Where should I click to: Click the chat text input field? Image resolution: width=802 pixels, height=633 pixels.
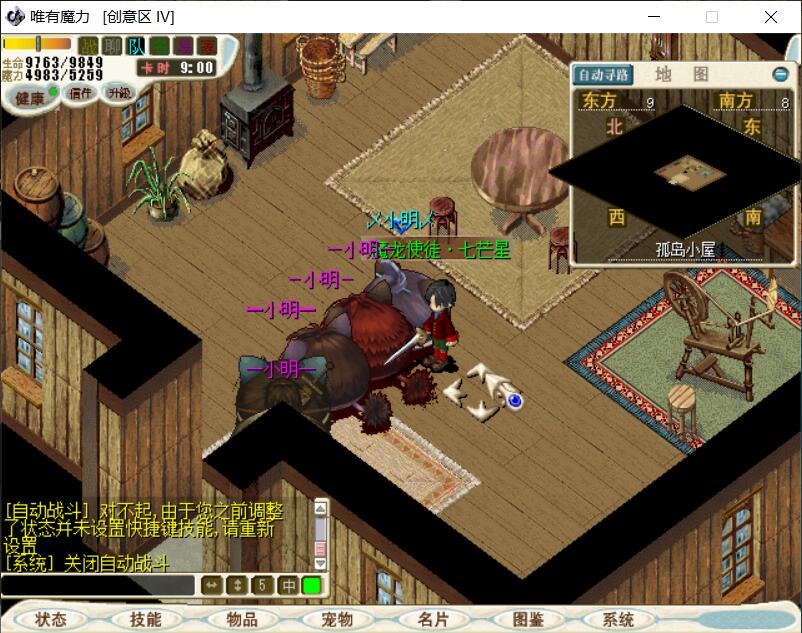(x=97, y=586)
